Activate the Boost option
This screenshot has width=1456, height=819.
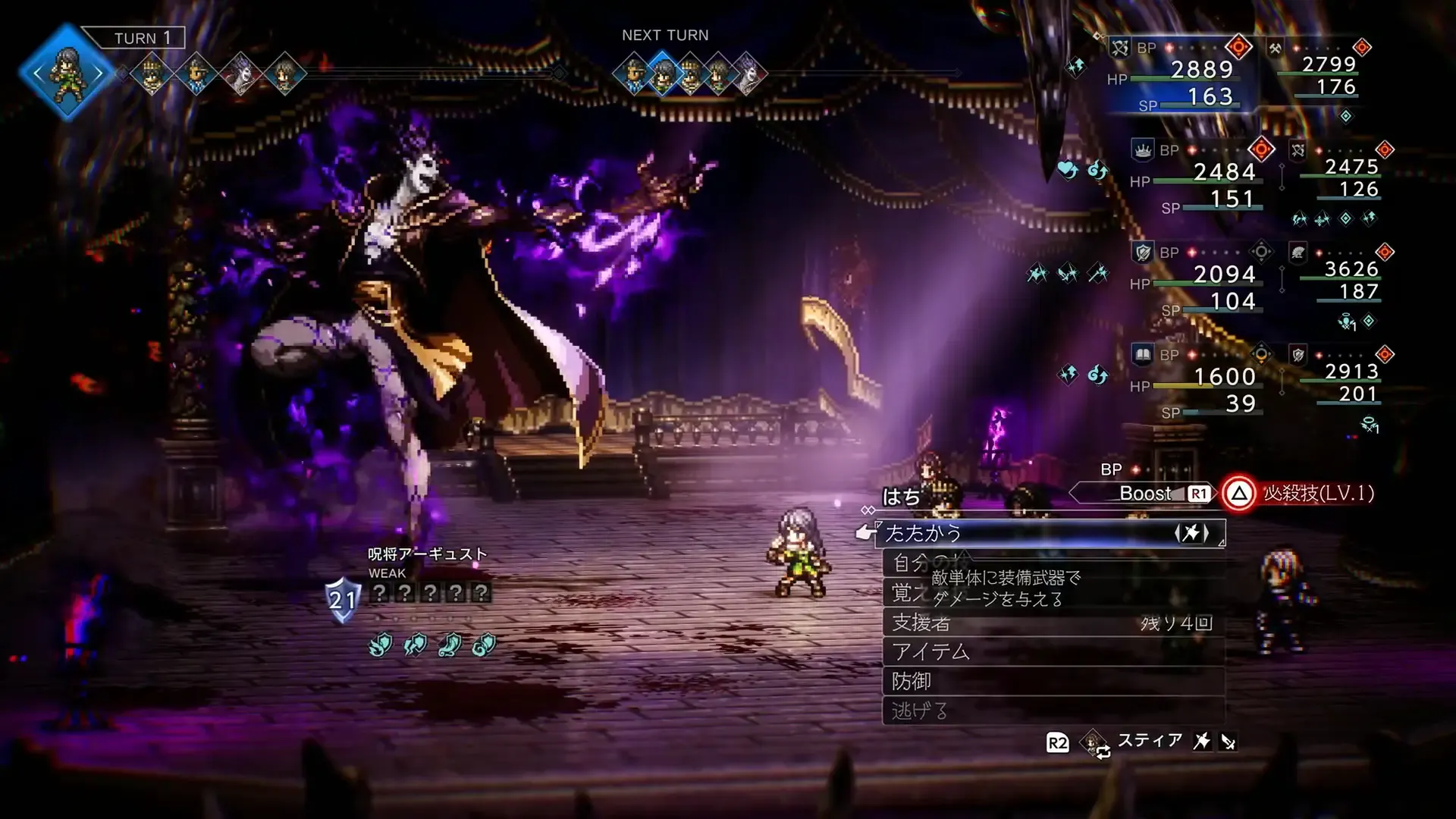[x=1145, y=494]
